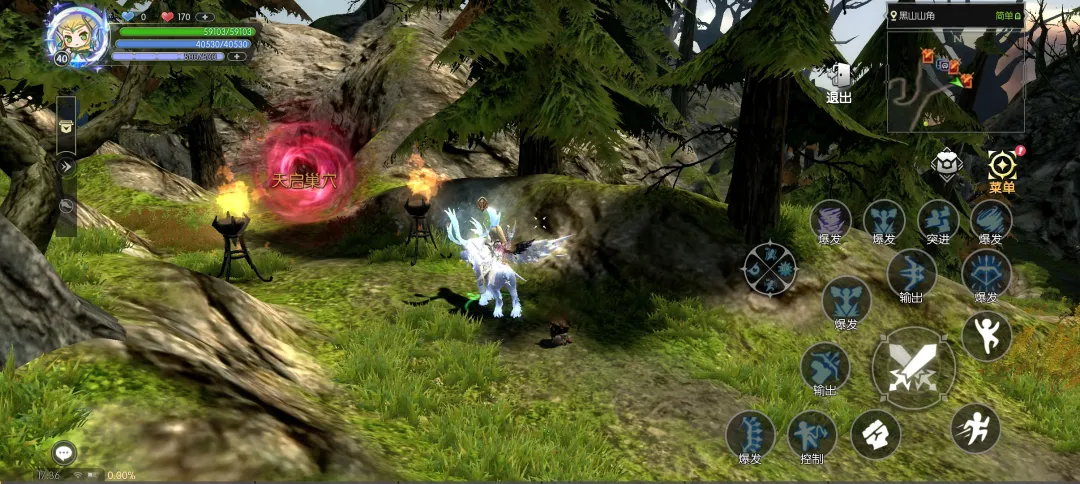Screen dimensions: 1080x484
Task: Select the mount icon on the side bar
Action: pos(66,207)
